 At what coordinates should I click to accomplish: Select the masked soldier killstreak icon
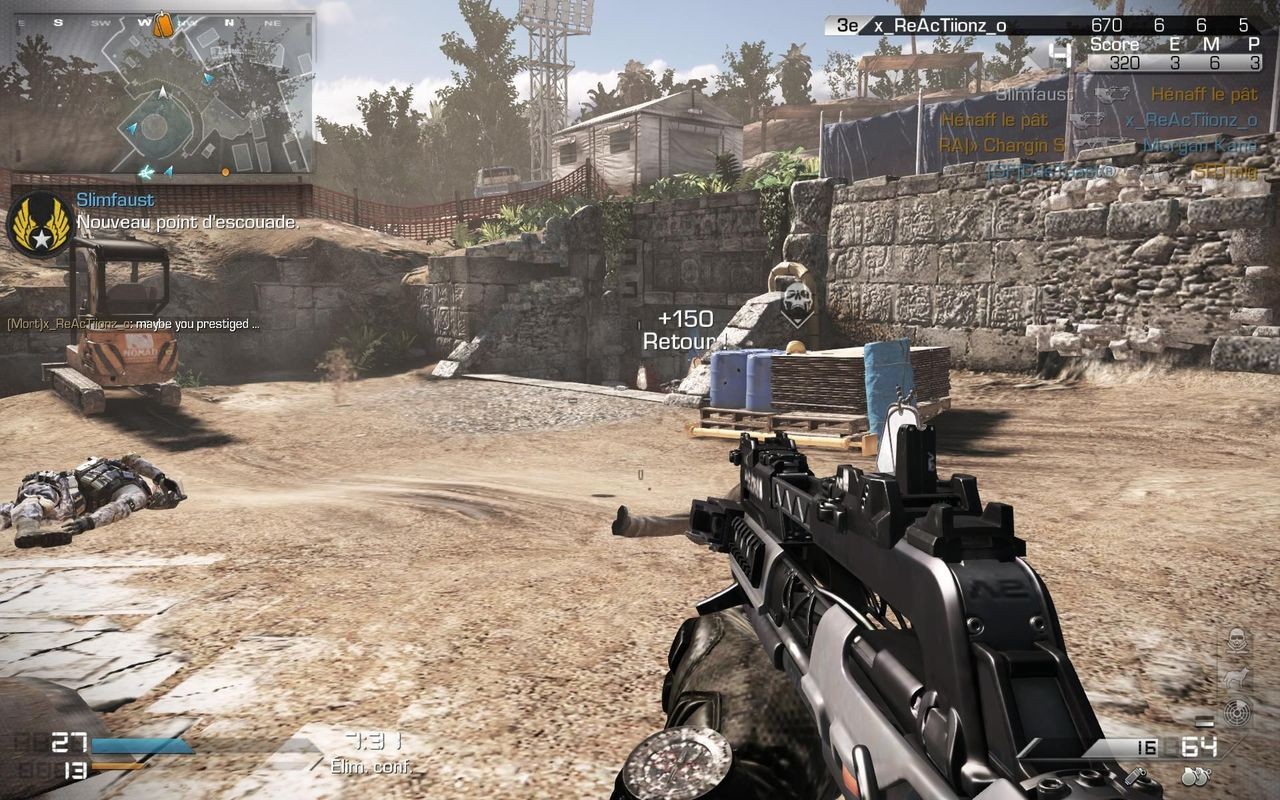[x=1238, y=640]
